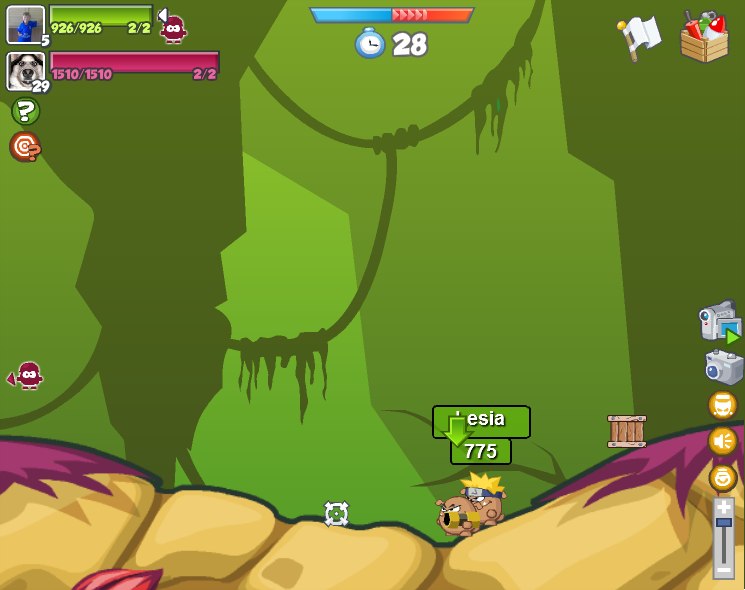This screenshot has width=745, height=590.
Task: Start recording with the video camera icon
Action: coord(720,323)
